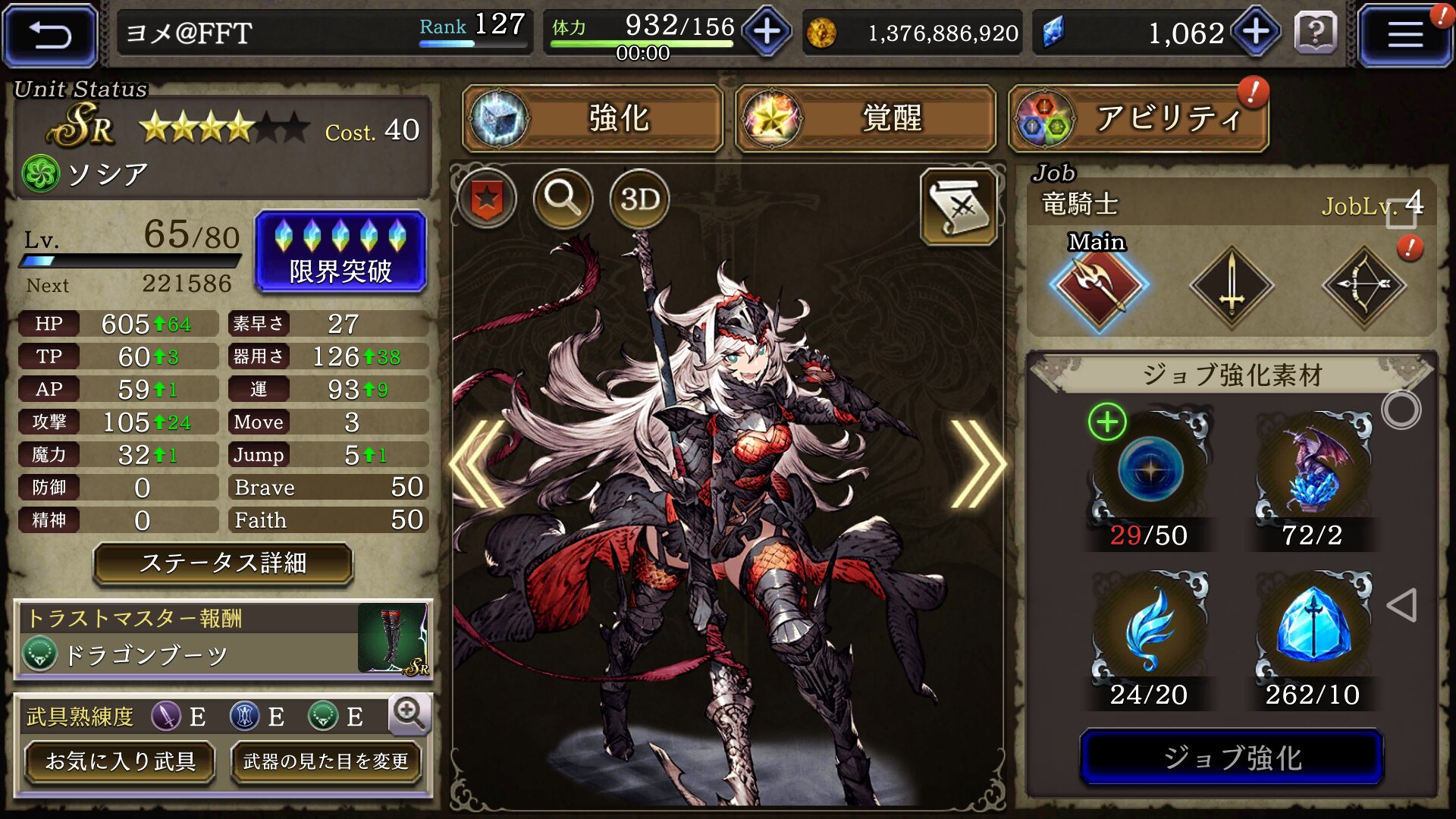Choose 武器の見た目を変更 weapon appearance
Viewport: 1456px width, 819px height.
coord(325,761)
